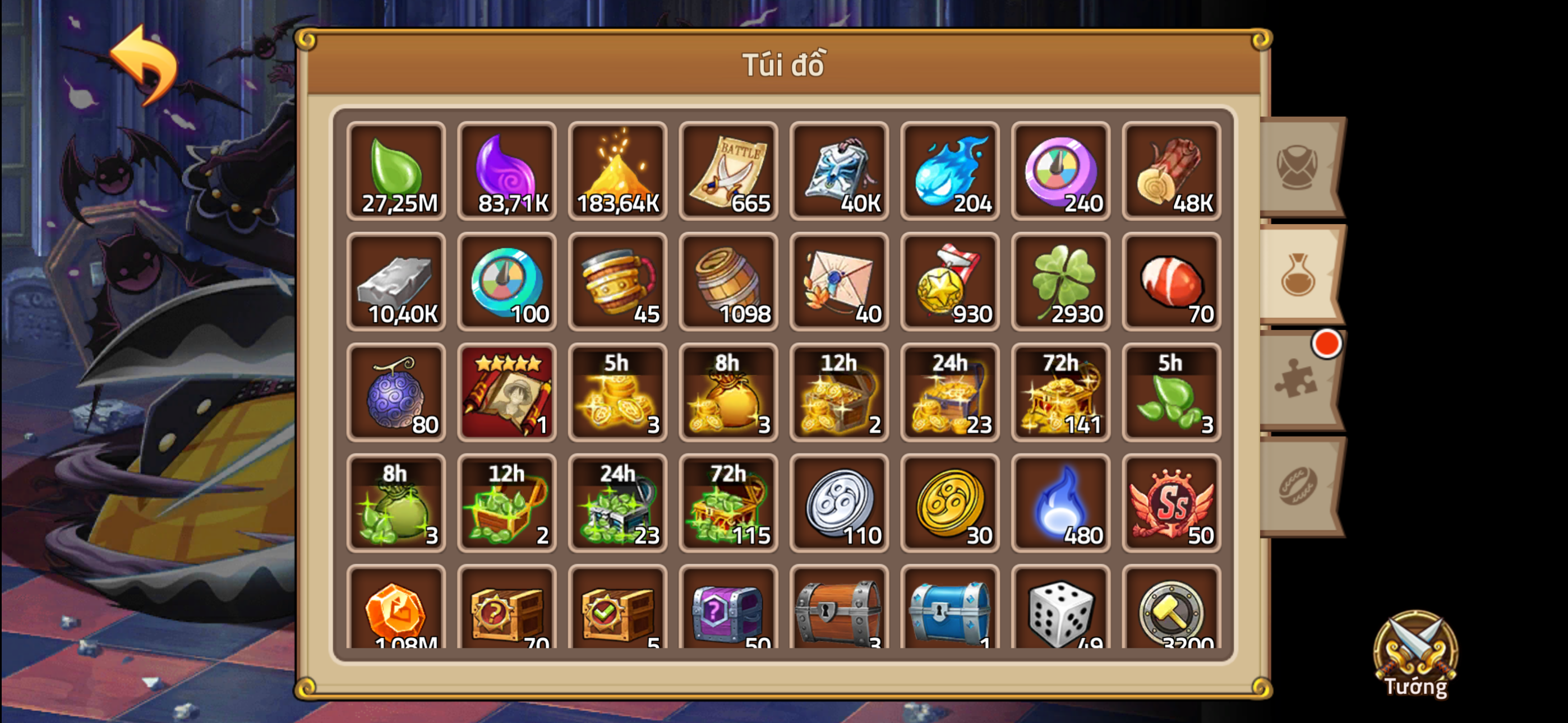1568x723 pixels.
Task: Click the dice item
Action: pos(1060,615)
